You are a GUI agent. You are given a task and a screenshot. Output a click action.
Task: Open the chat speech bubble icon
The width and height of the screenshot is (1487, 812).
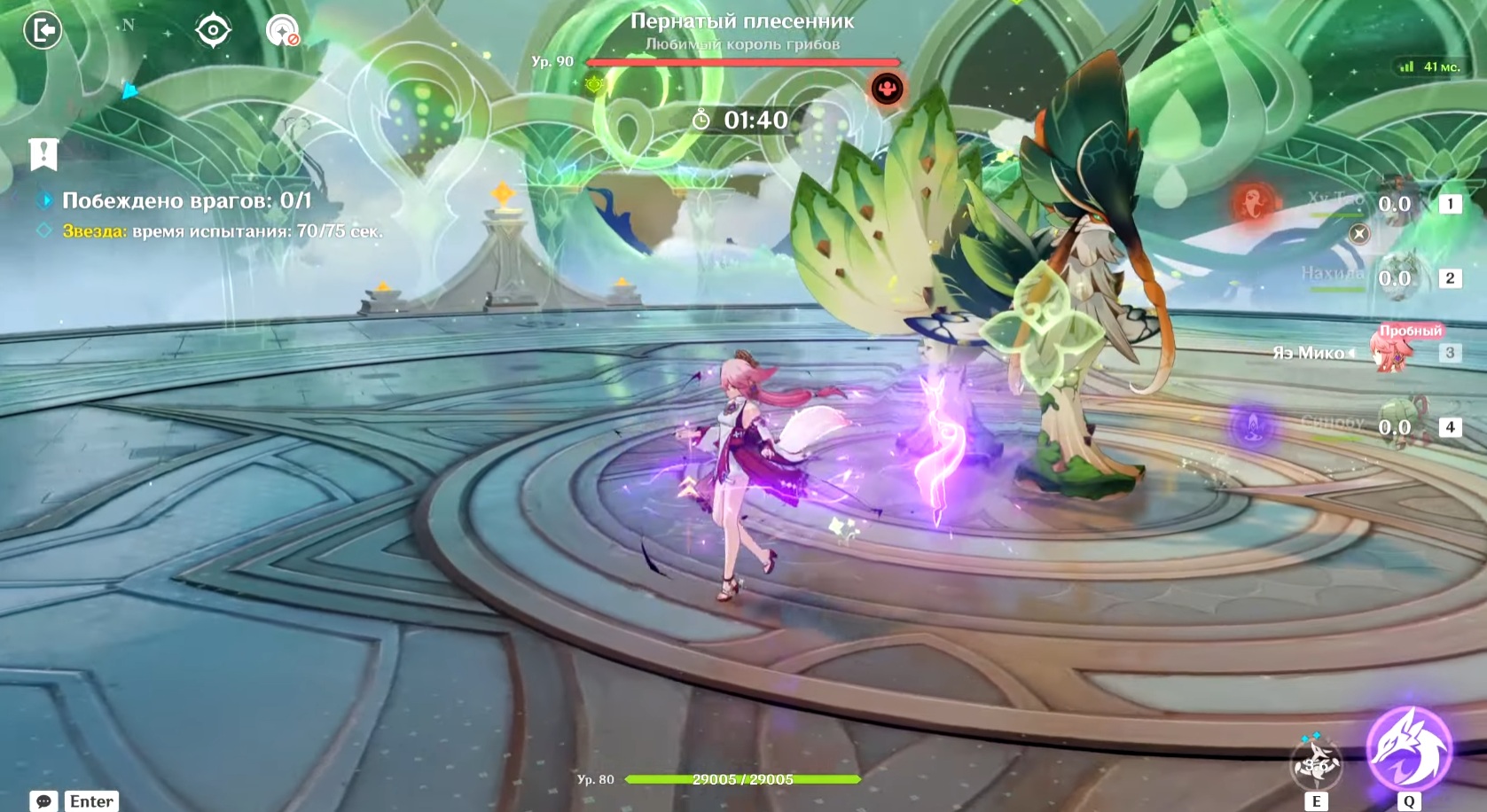coord(43,801)
